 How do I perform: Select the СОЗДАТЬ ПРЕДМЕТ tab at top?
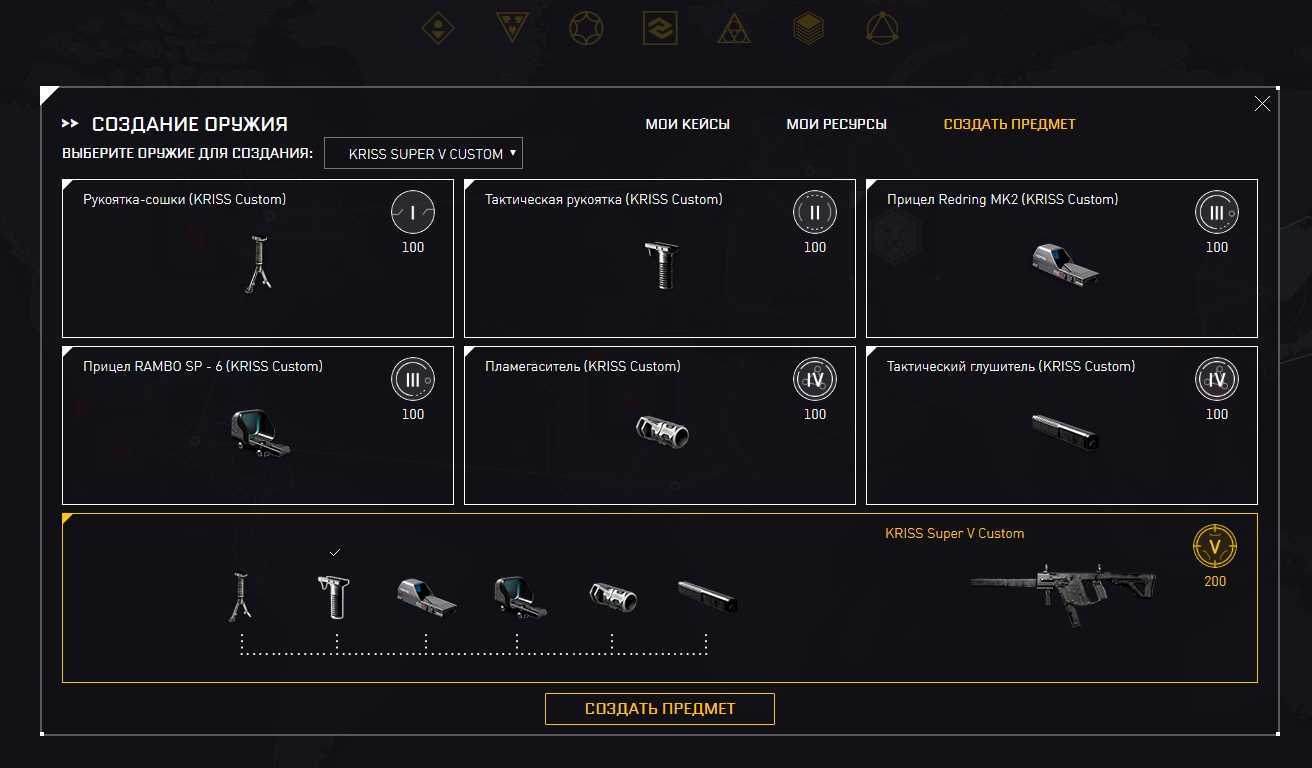(1009, 124)
